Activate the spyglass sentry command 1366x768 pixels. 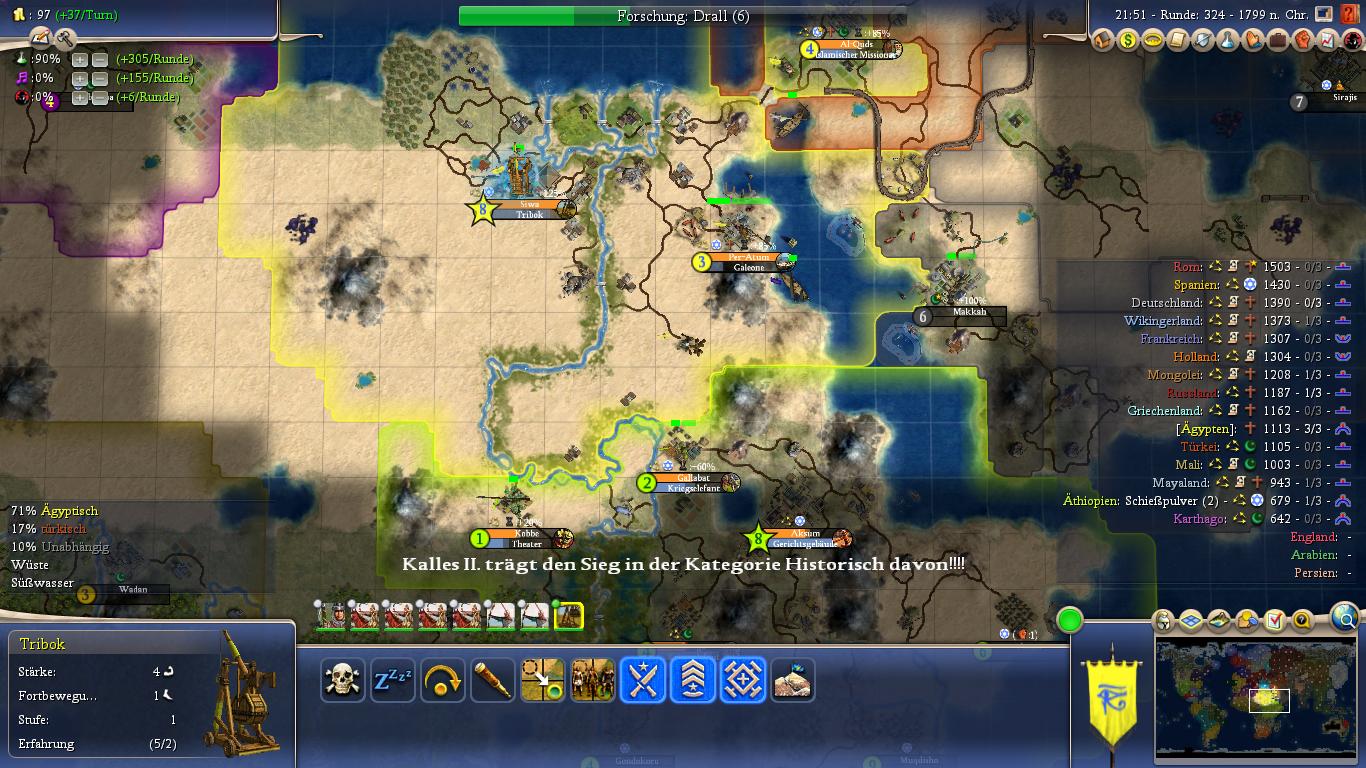pos(493,680)
